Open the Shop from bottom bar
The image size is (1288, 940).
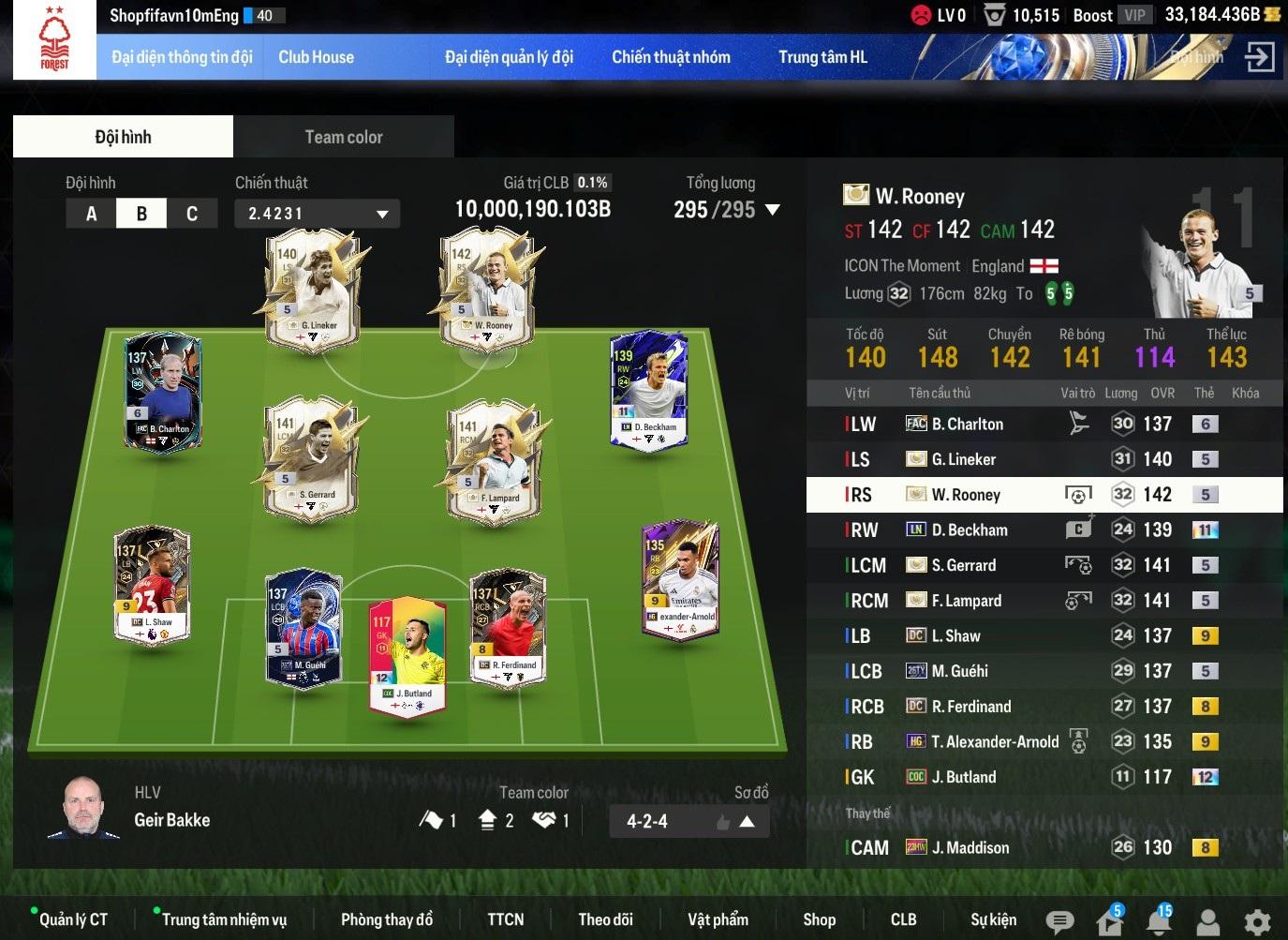coord(819,919)
